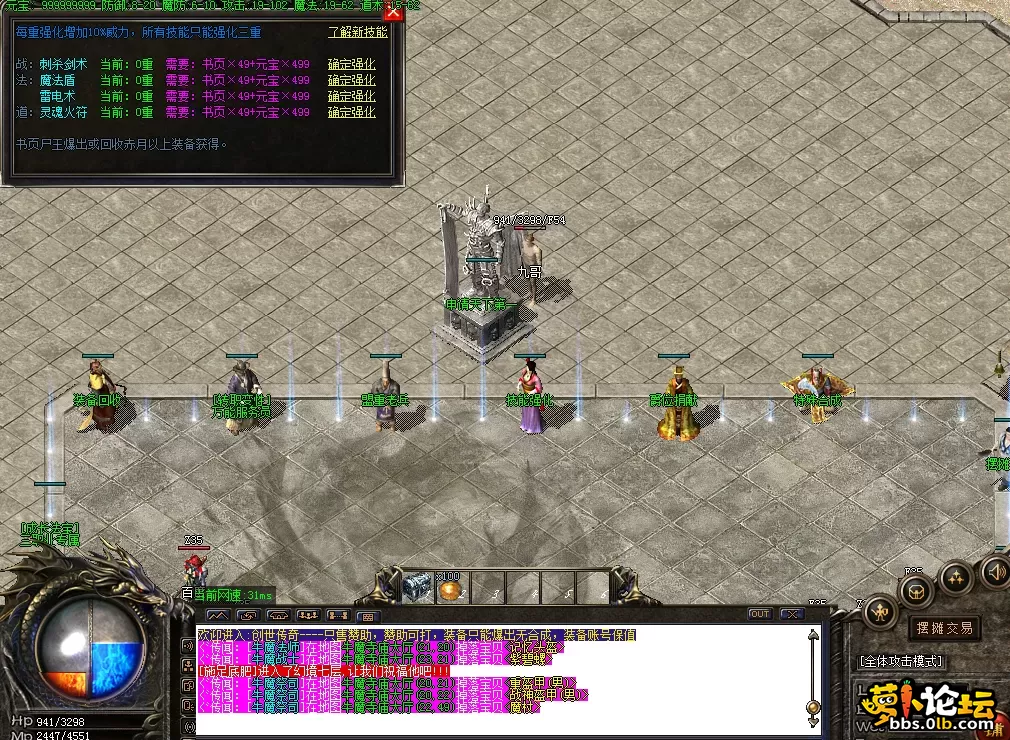Confirm enhancement for 魔法盾
Viewport: 1010px width, 740px height.
tap(351, 80)
